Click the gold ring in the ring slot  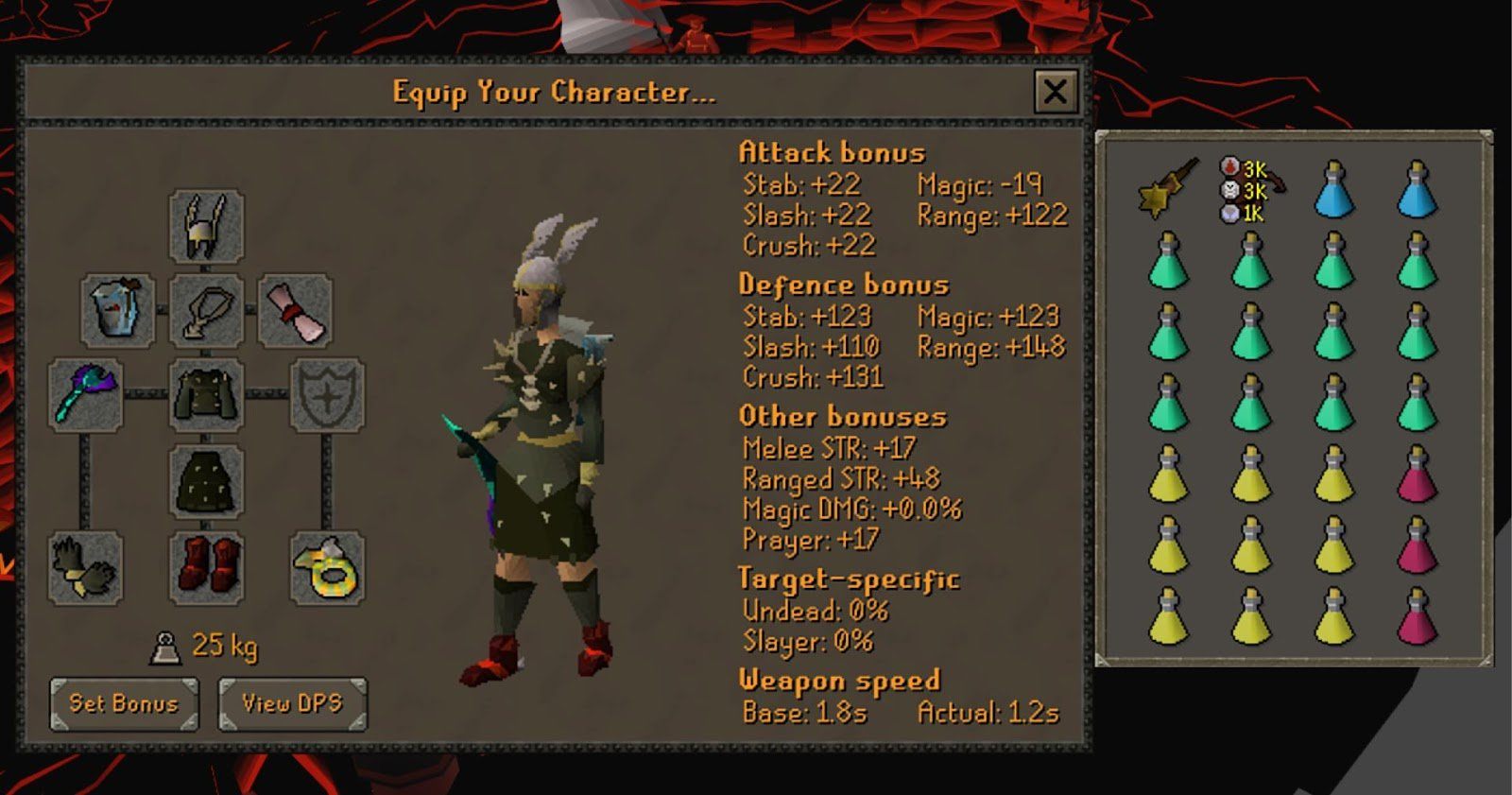[x=326, y=567]
